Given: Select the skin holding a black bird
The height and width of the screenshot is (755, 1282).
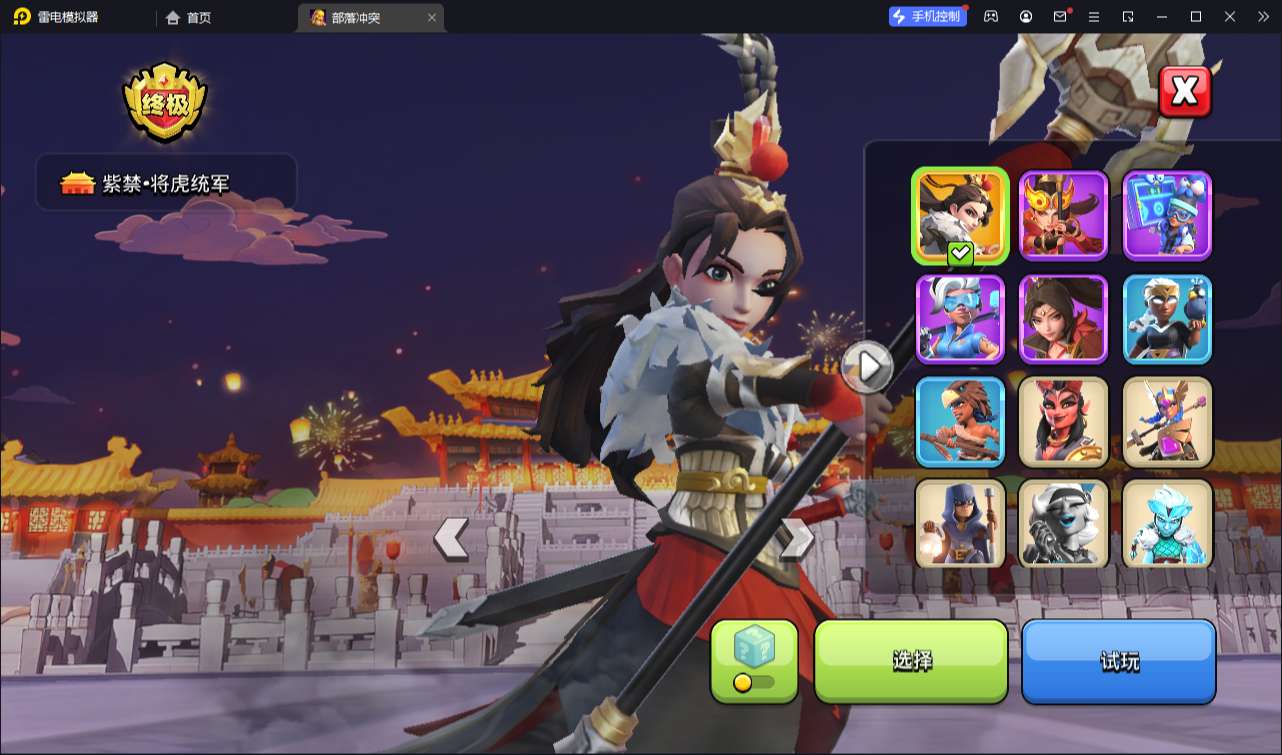Looking at the screenshot, I should (1167, 319).
